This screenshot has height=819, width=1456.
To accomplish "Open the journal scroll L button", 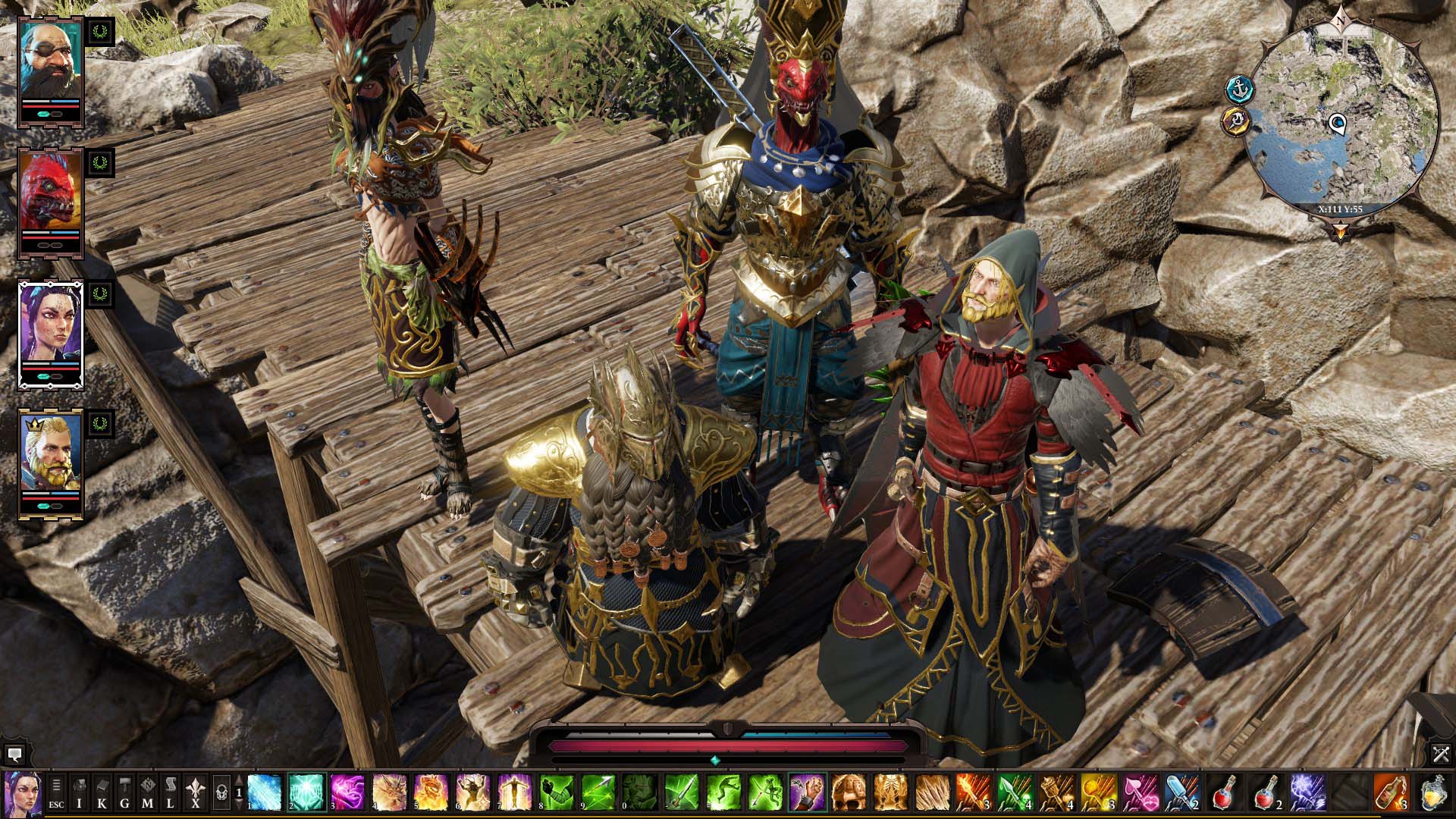I will (170, 793).
